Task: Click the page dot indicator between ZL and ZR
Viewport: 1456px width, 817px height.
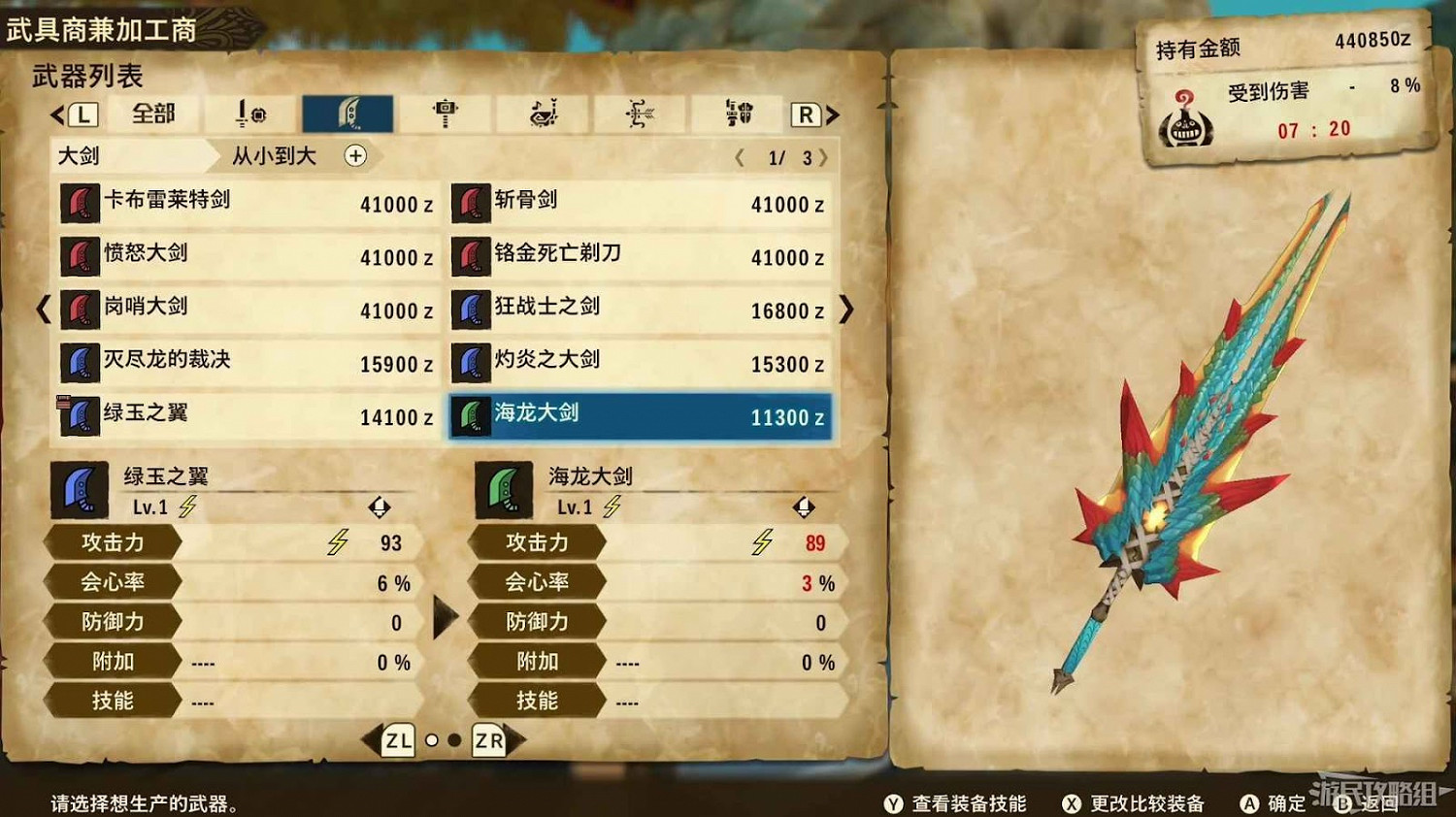Action: [x=443, y=740]
